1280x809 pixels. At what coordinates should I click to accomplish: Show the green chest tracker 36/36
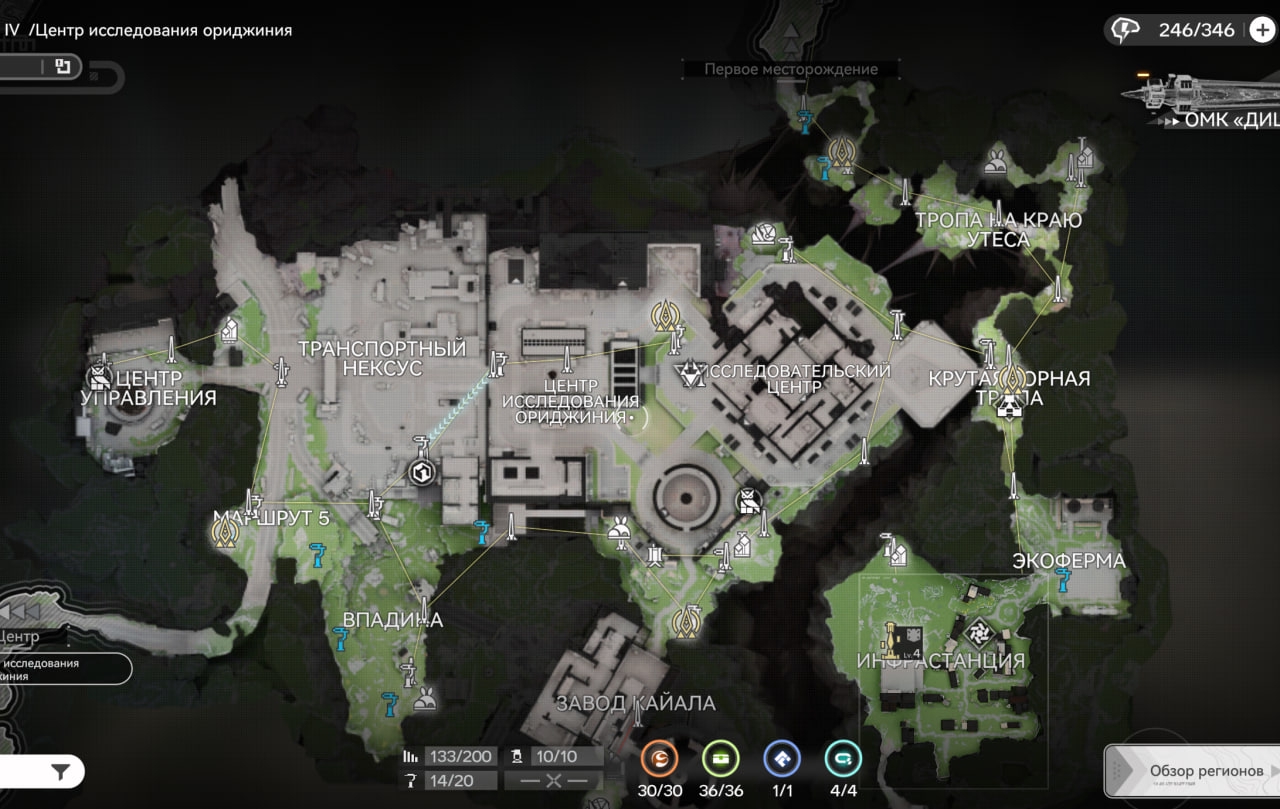point(720,759)
